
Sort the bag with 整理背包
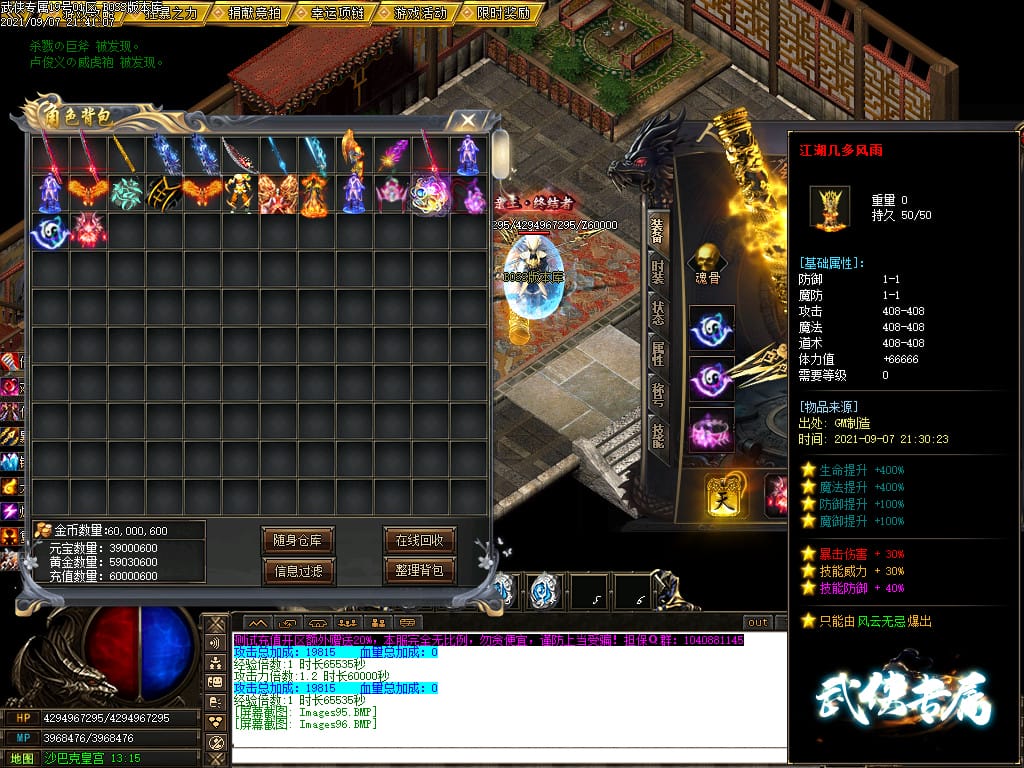point(419,571)
